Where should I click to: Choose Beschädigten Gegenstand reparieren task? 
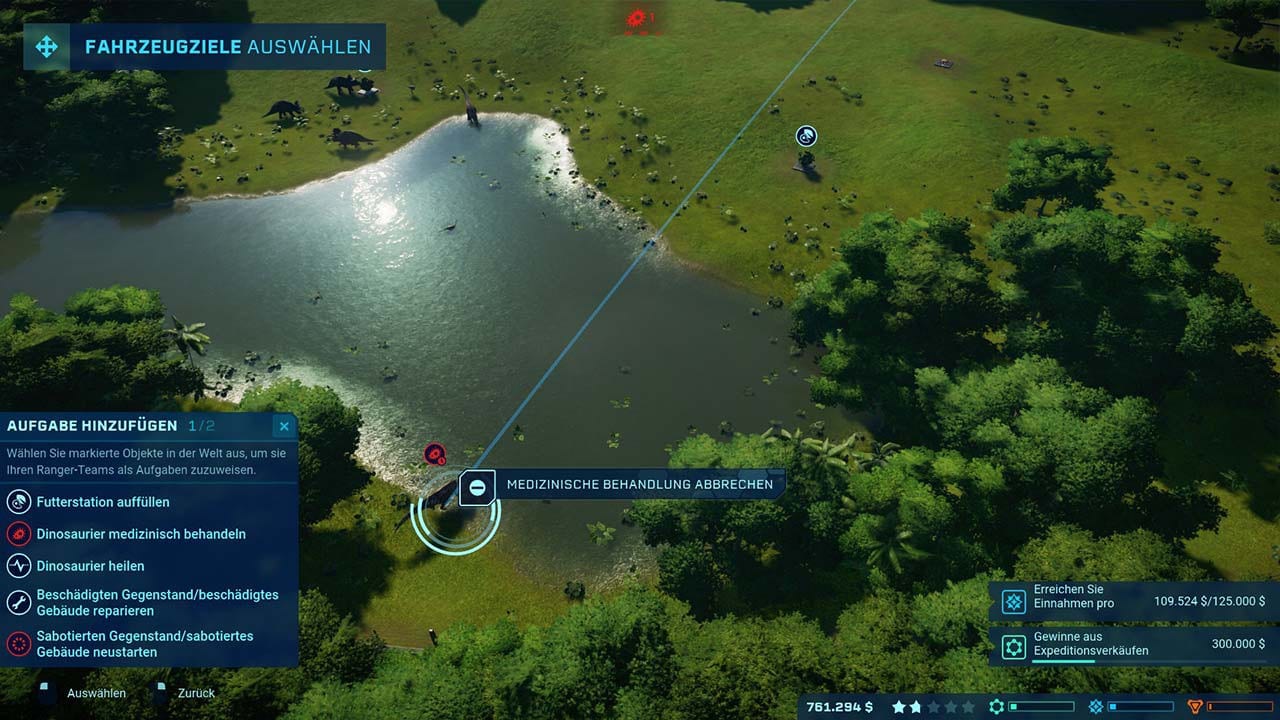coord(157,602)
